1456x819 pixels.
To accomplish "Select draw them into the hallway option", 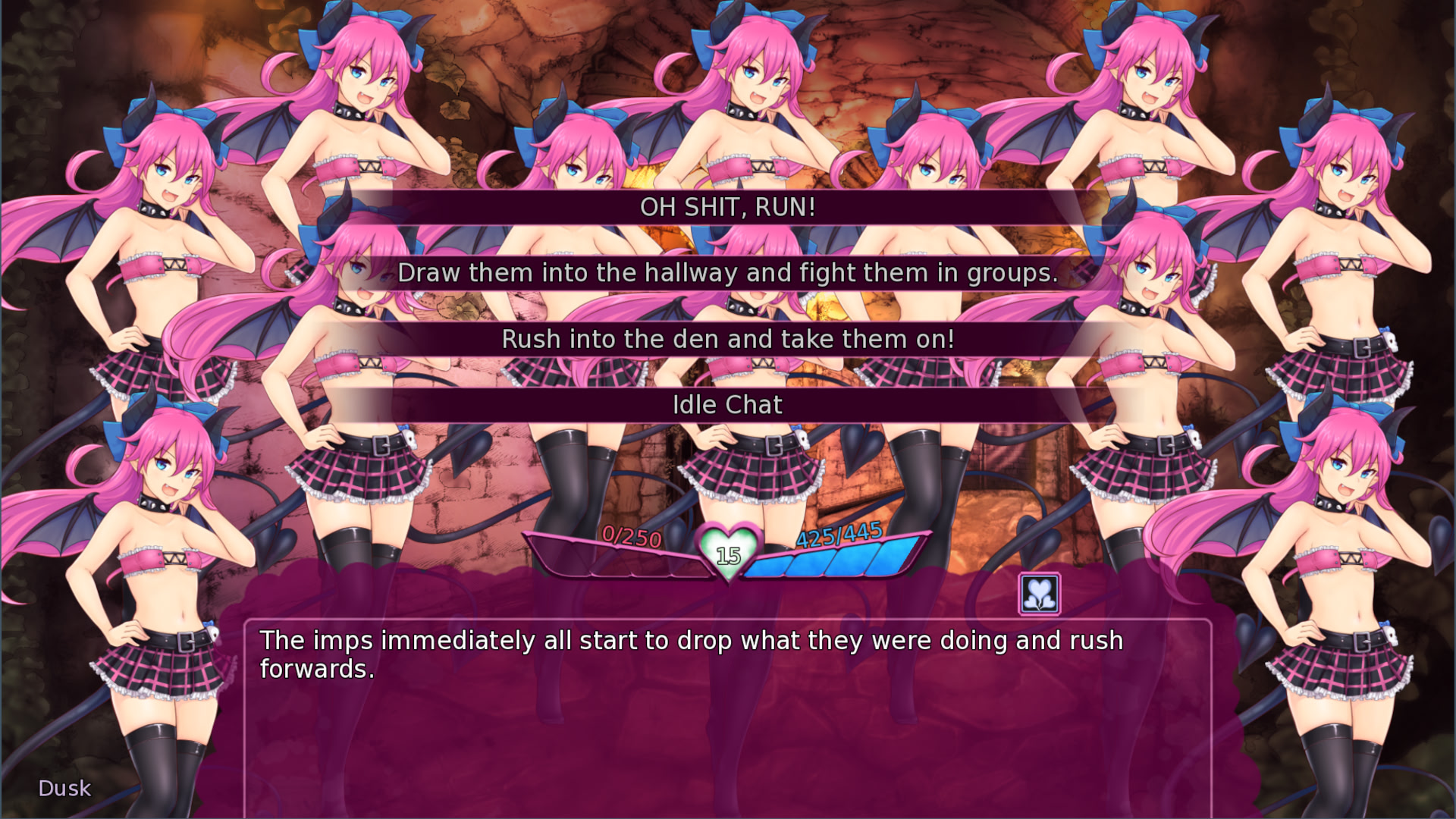I will (x=728, y=273).
